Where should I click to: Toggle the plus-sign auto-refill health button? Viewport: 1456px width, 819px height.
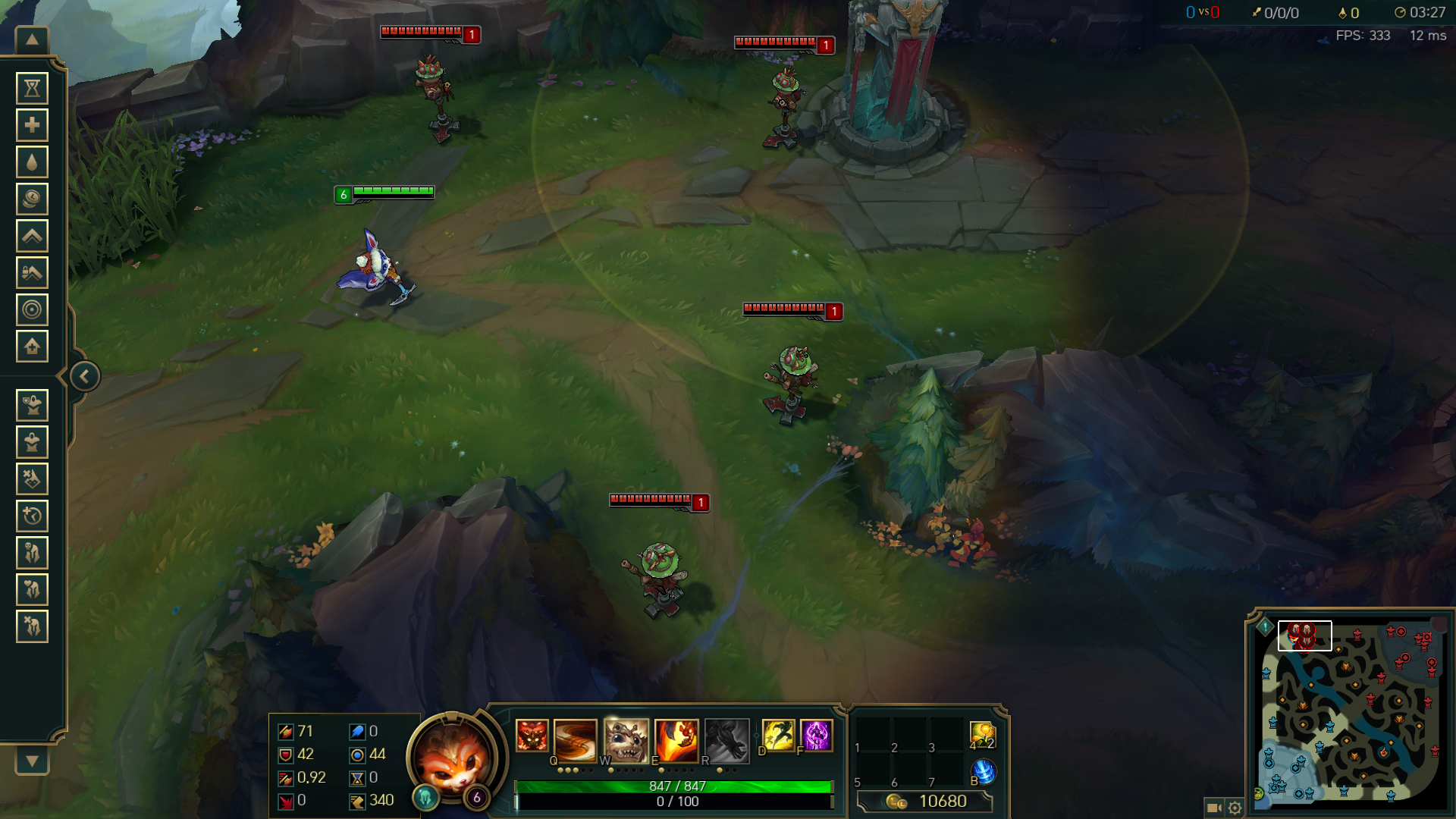tap(32, 125)
